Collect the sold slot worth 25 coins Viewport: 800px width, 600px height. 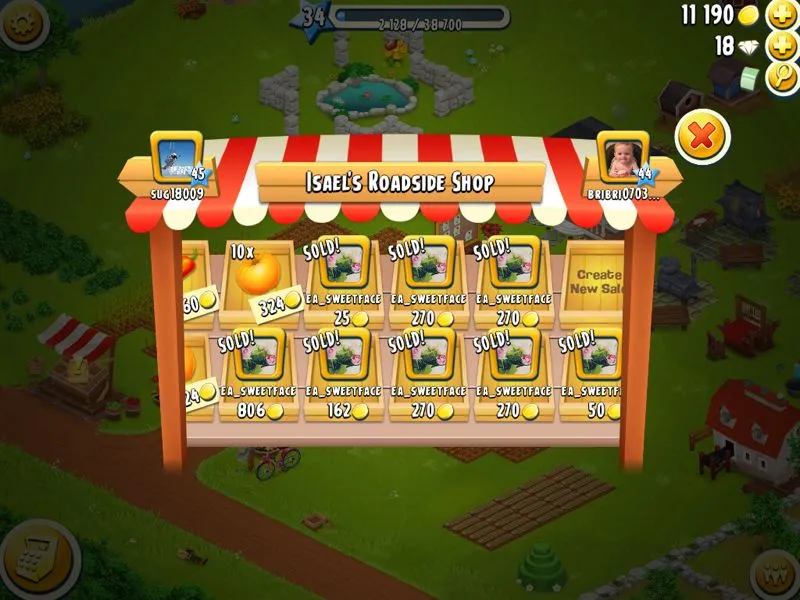[344, 281]
